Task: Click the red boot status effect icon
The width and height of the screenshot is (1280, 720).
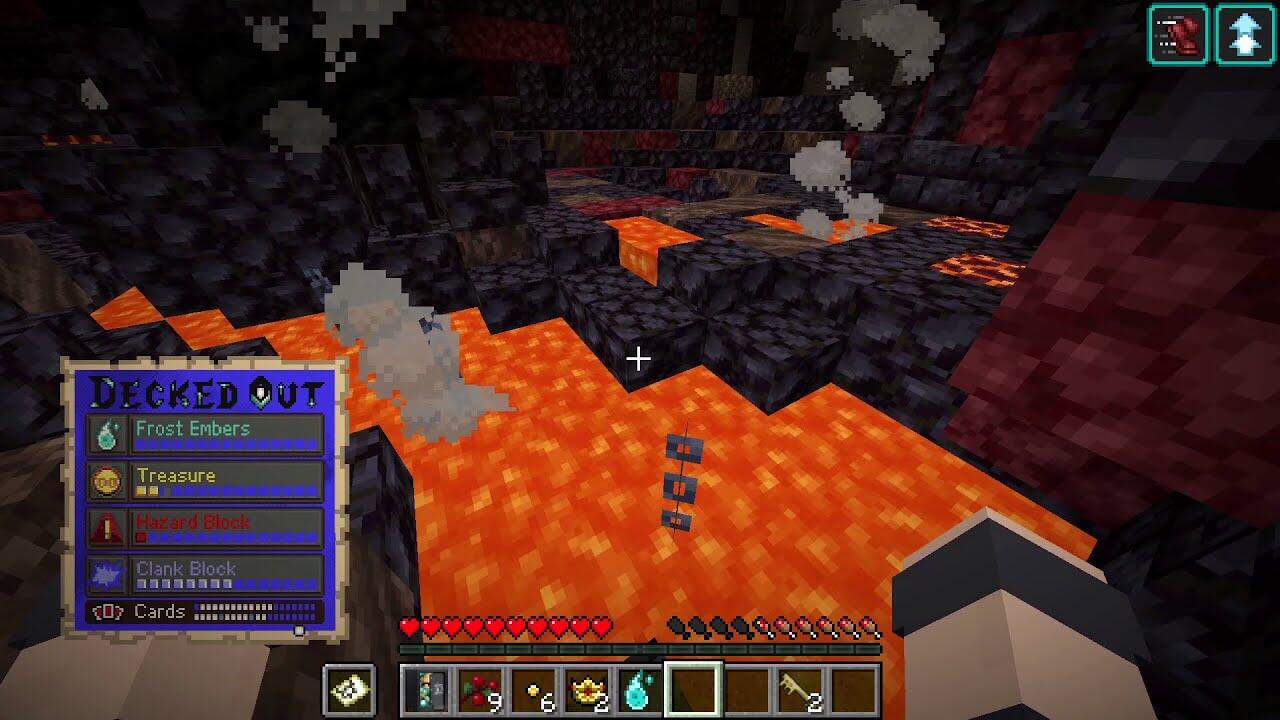Action: click(x=1178, y=35)
